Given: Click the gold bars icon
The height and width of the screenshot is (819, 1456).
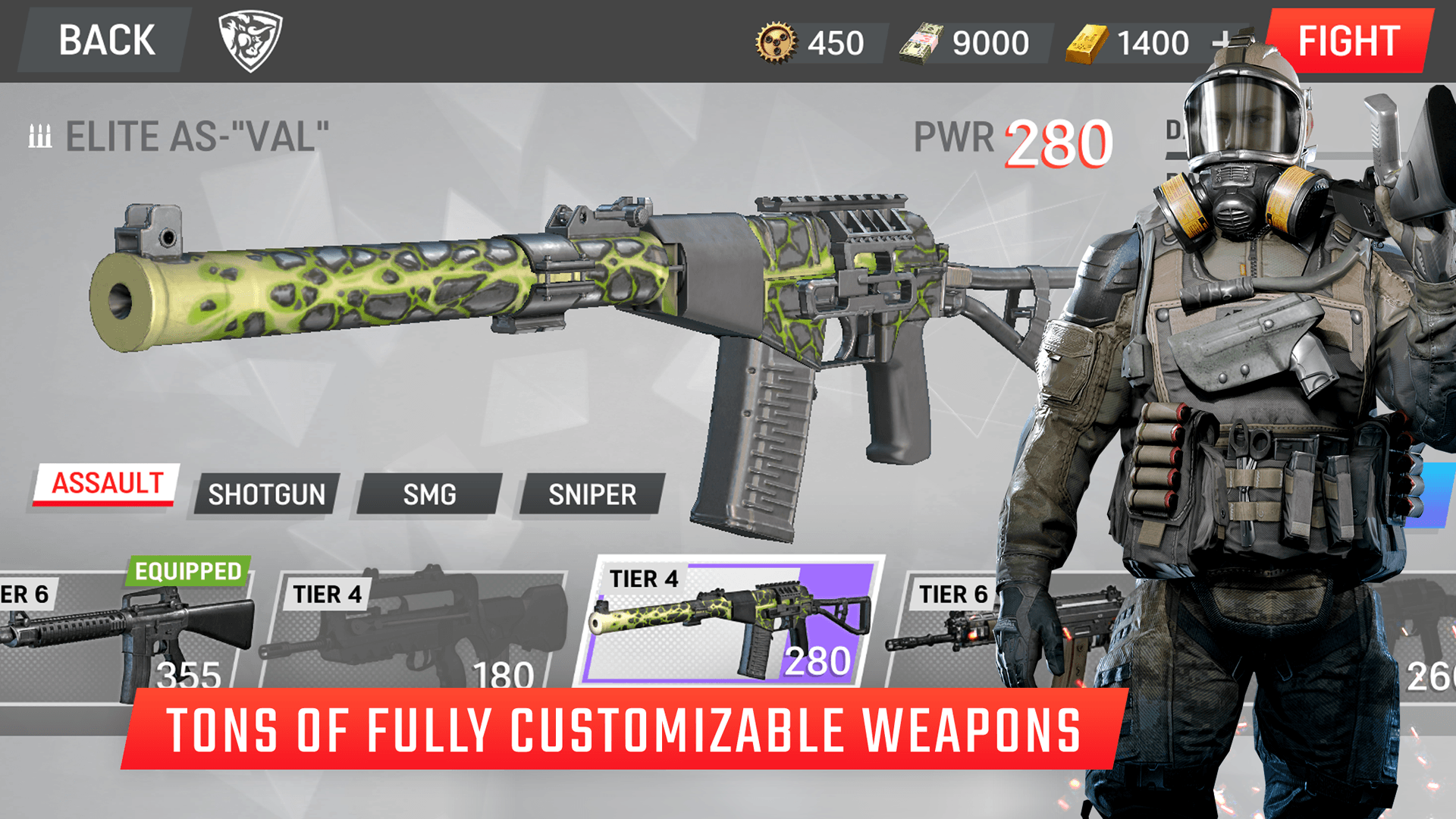Looking at the screenshot, I should (x=1087, y=42).
